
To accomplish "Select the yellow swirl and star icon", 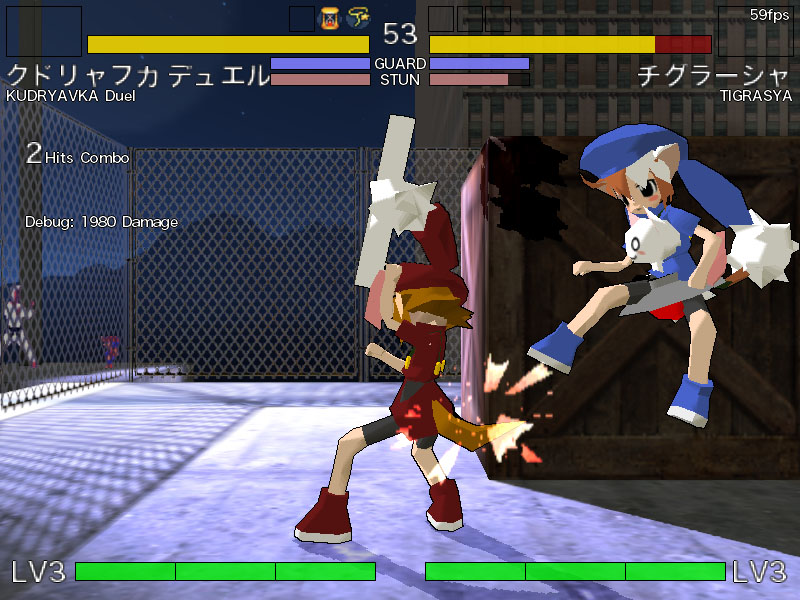I will [359, 18].
